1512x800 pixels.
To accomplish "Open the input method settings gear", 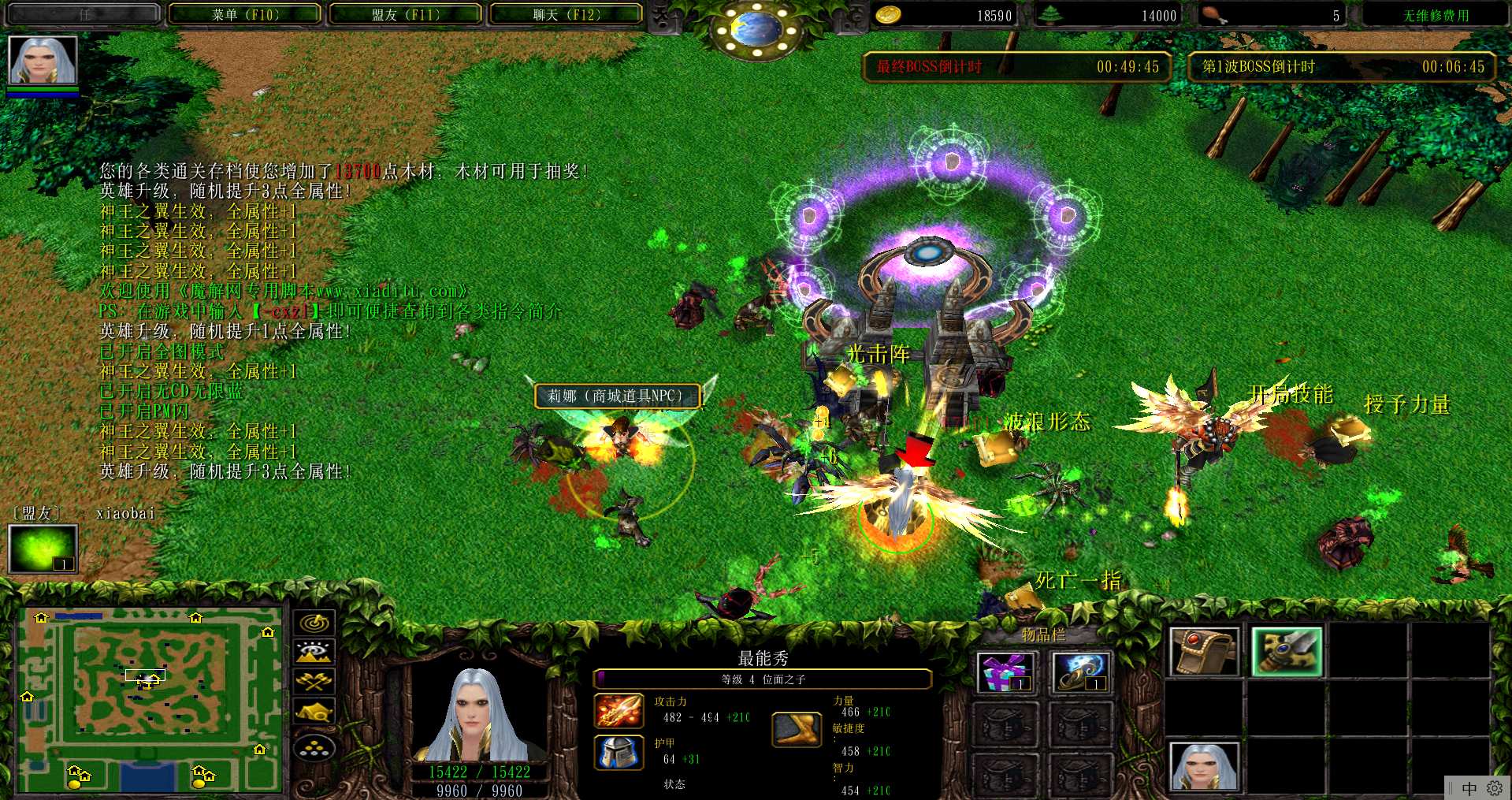I will (1494, 788).
